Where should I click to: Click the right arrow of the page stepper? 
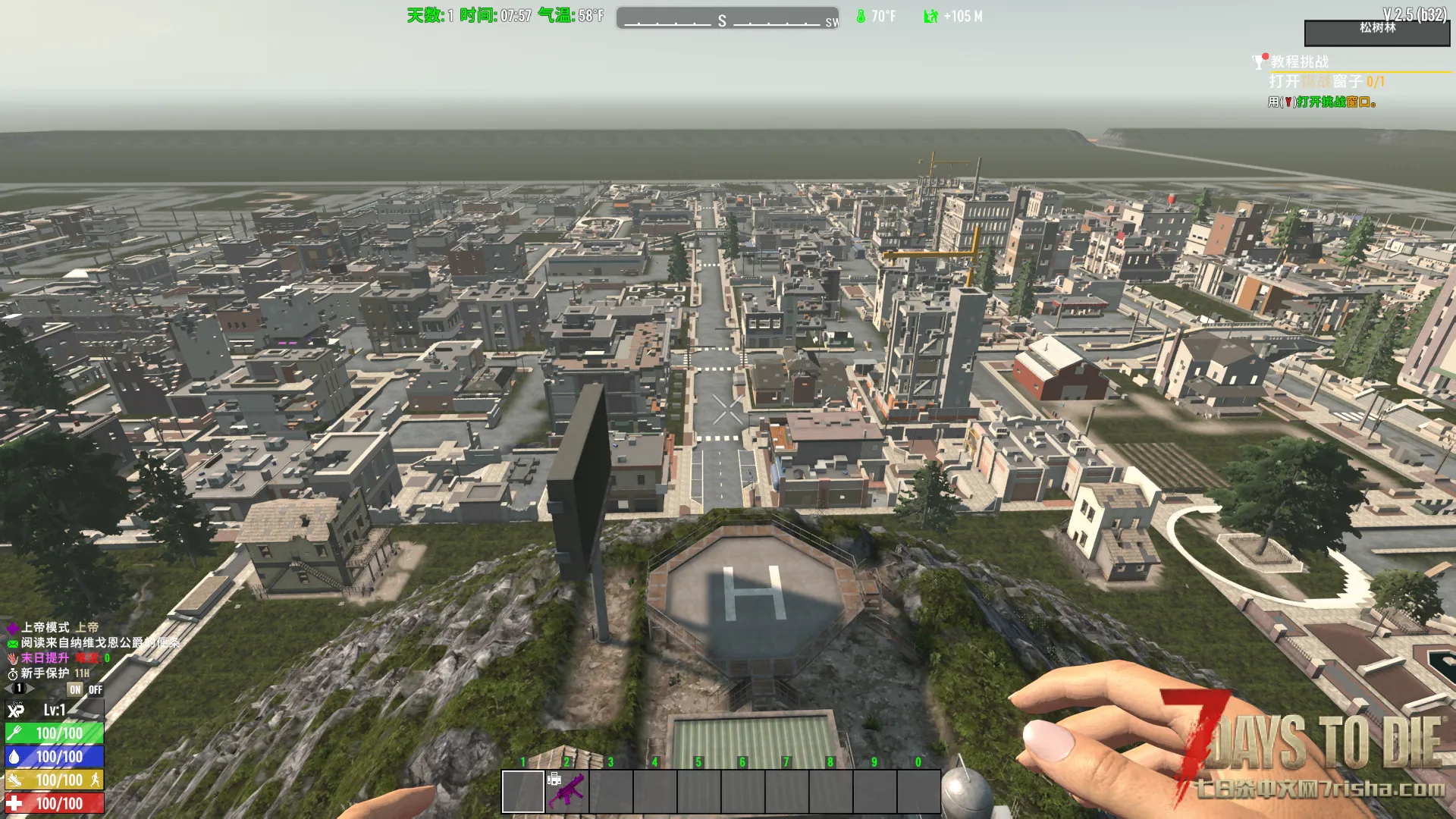coord(31,689)
